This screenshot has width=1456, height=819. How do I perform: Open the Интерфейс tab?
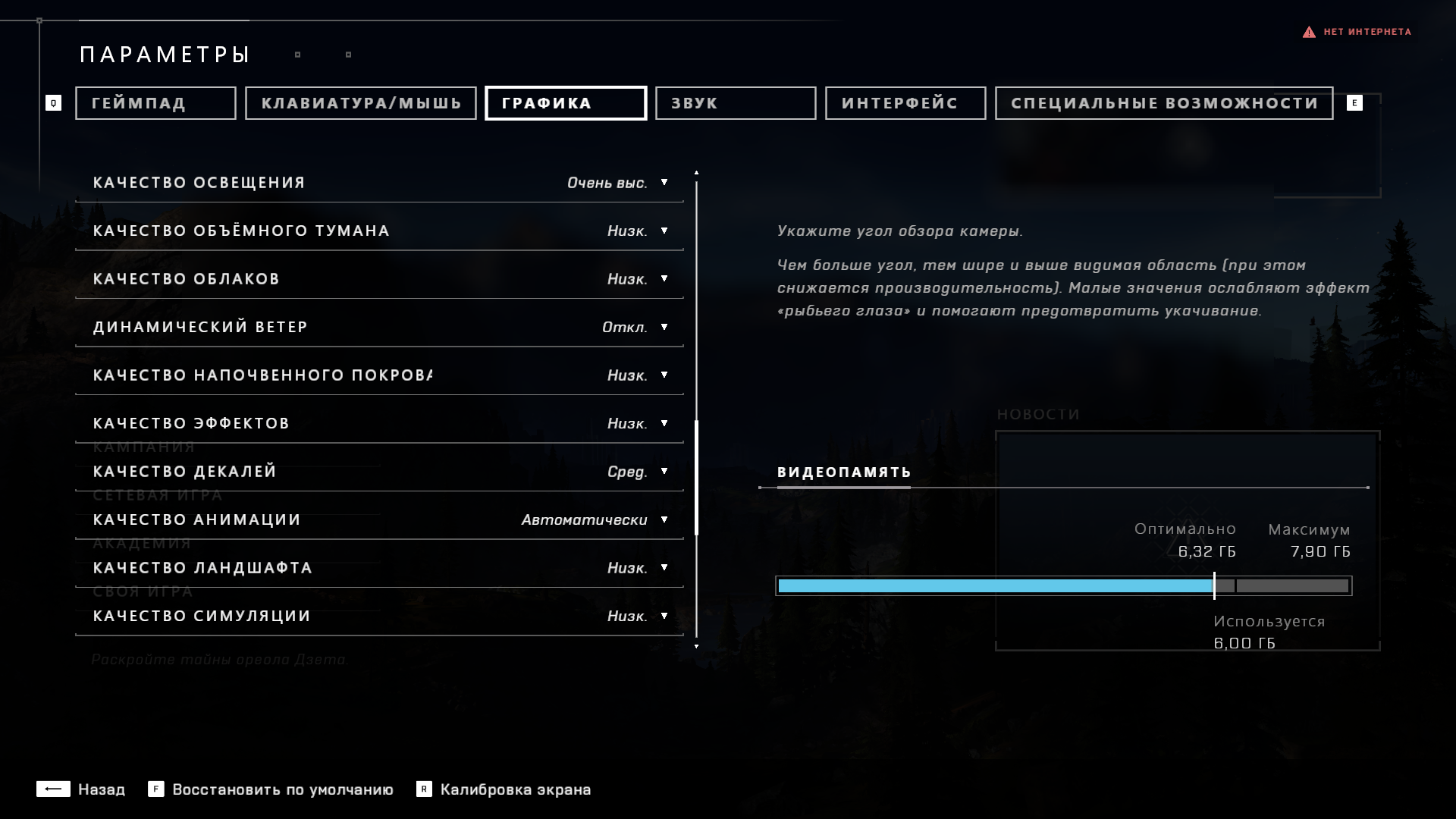tap(905, 103)
